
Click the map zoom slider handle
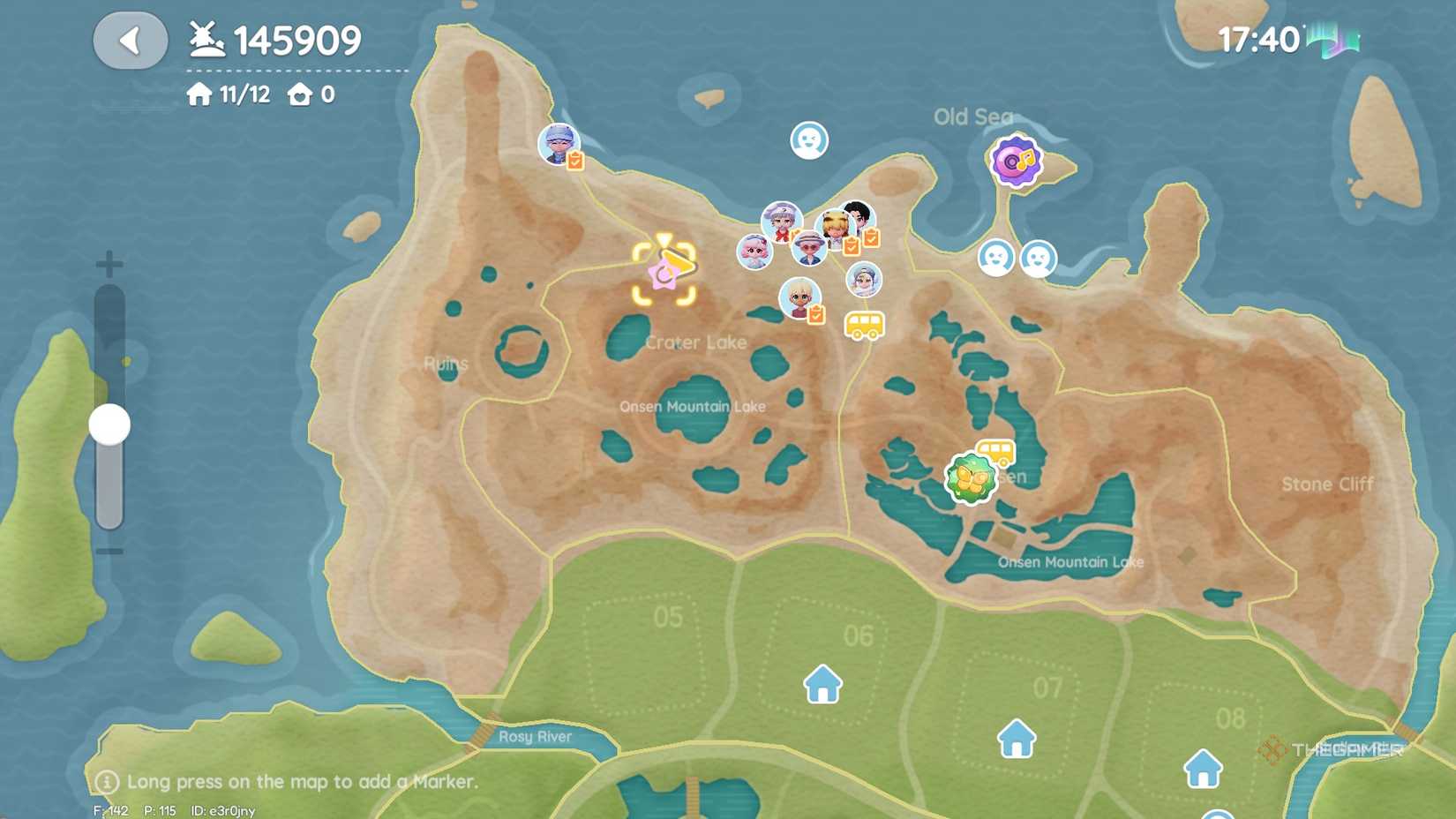pos(109,424)
